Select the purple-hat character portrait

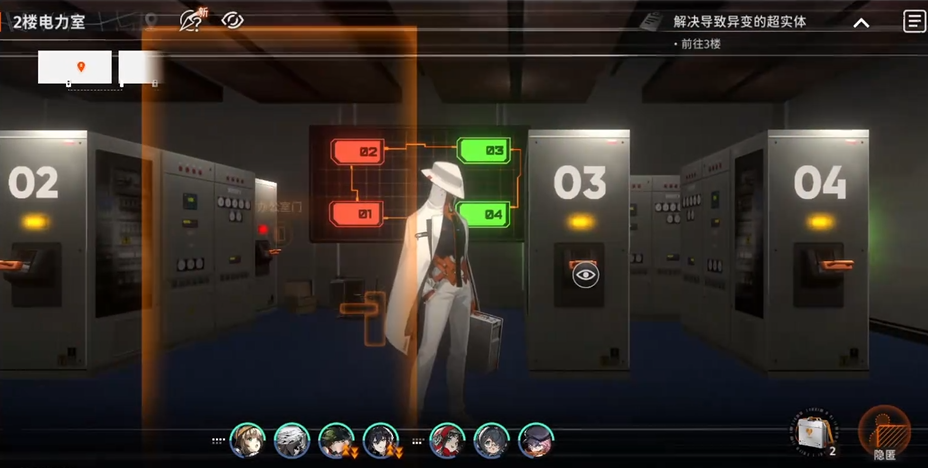point(535,440)
